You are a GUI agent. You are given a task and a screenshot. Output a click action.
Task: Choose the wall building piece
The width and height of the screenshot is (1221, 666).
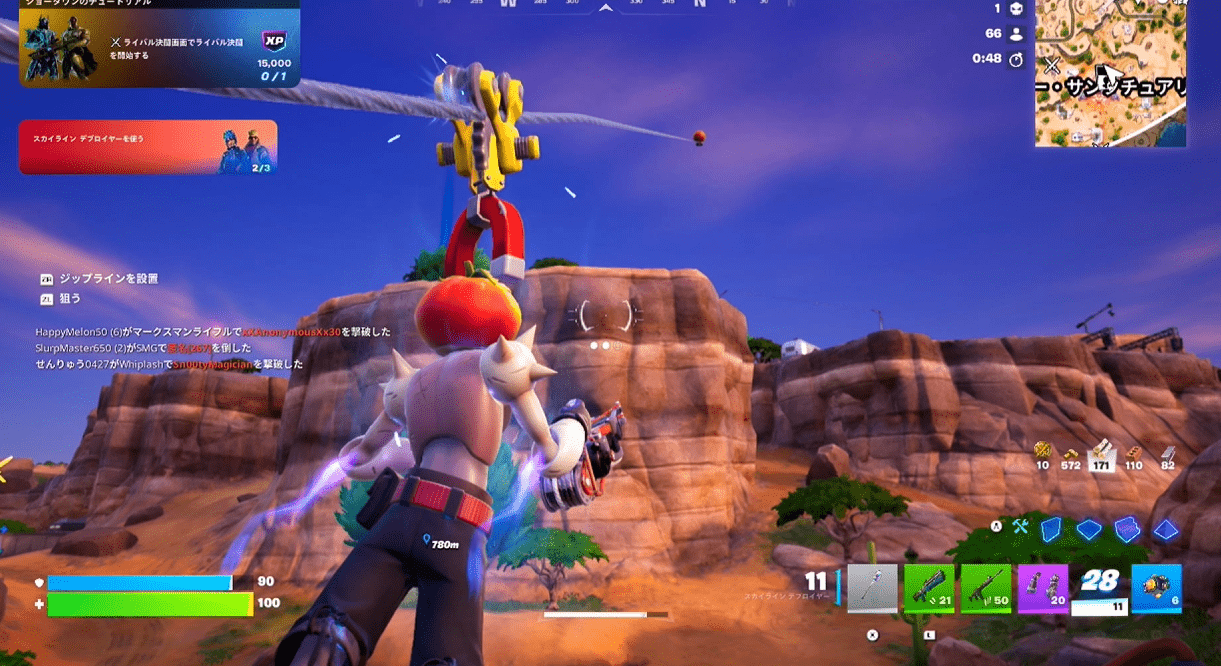coord(1050,529)
